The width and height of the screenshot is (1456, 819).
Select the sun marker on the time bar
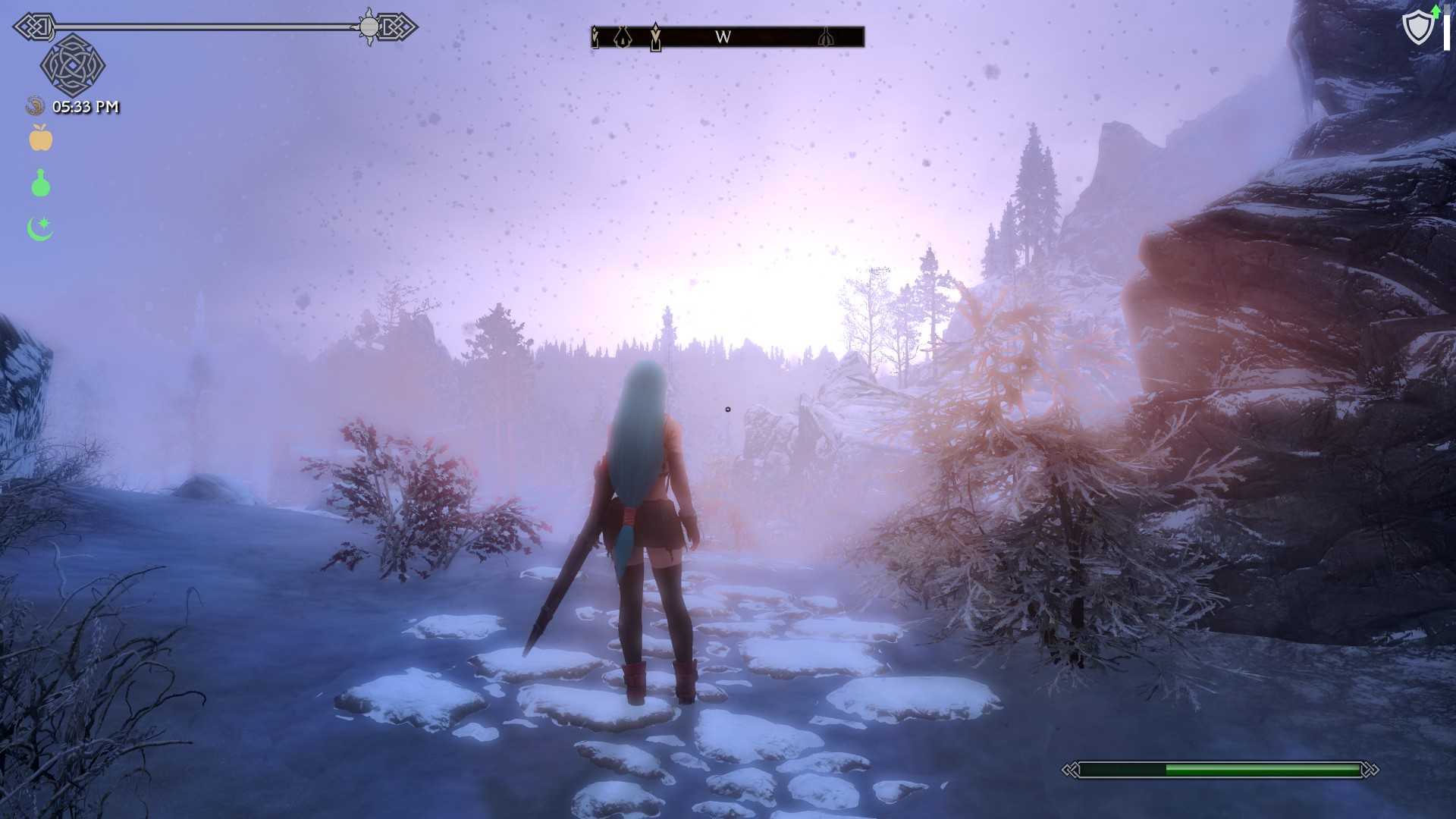(369, 27)
